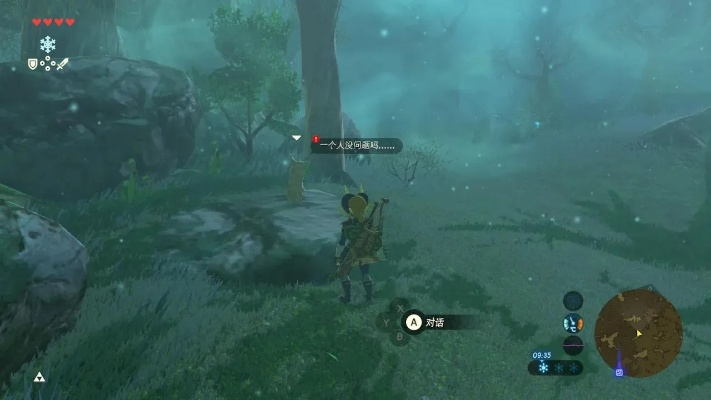Select the sword weapon icon
This screenshot has height=400, width=711.
coord(62,64)
